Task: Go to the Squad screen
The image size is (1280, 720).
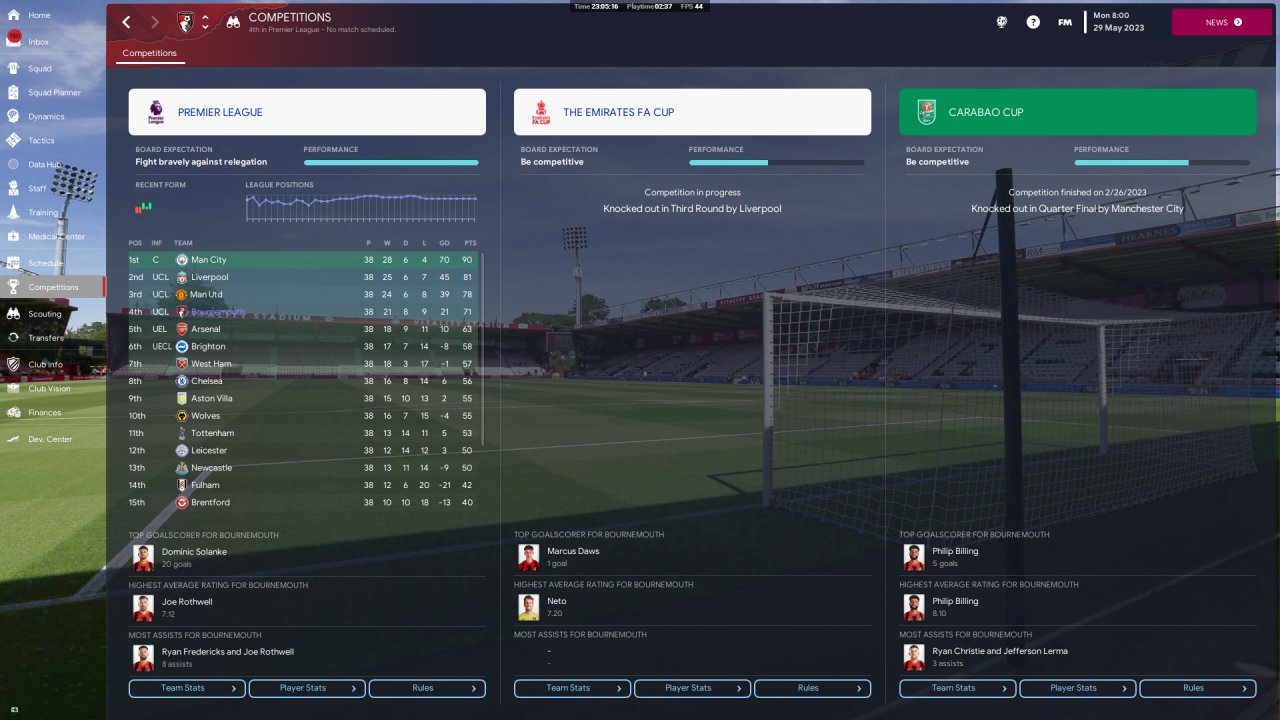Action: click(40, 69)
